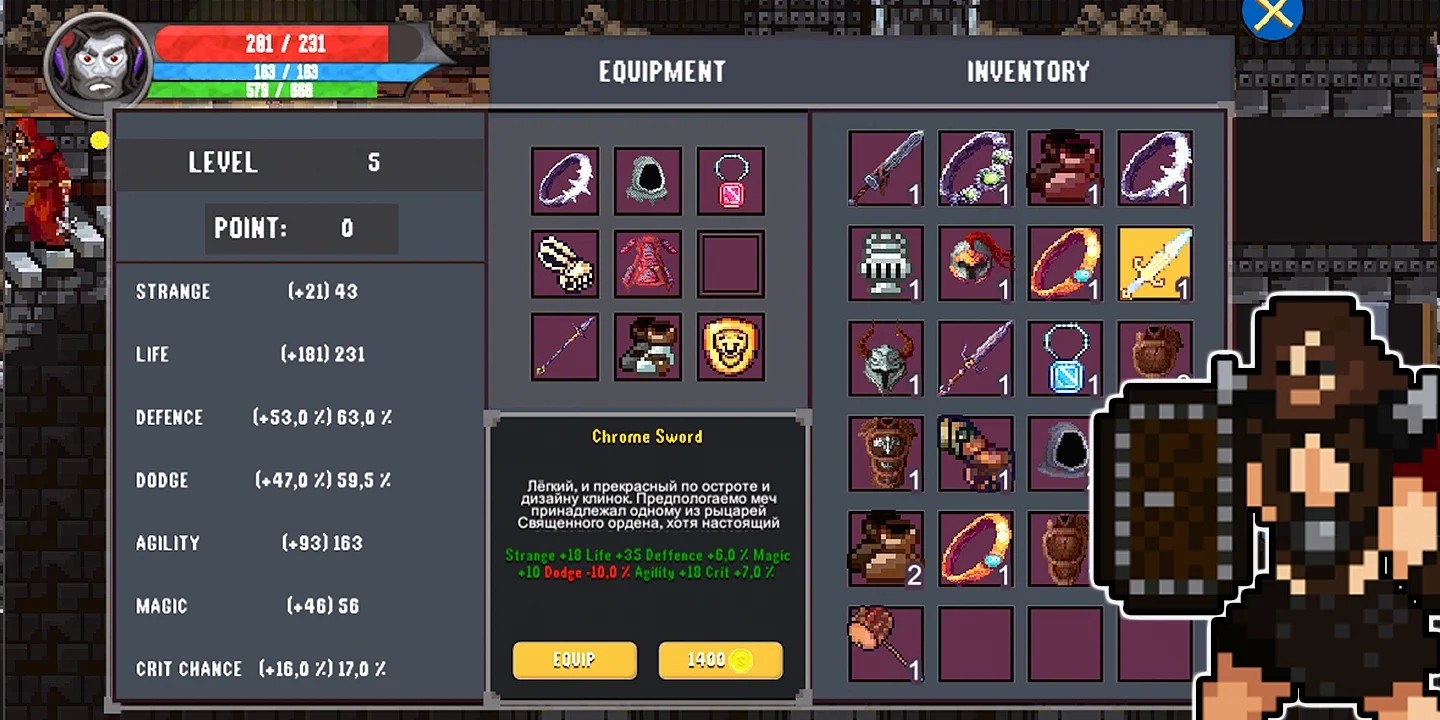Screen dimensions: 1440x720
Task: Close the character panel with the X
Action: (x=1271, y=16)
